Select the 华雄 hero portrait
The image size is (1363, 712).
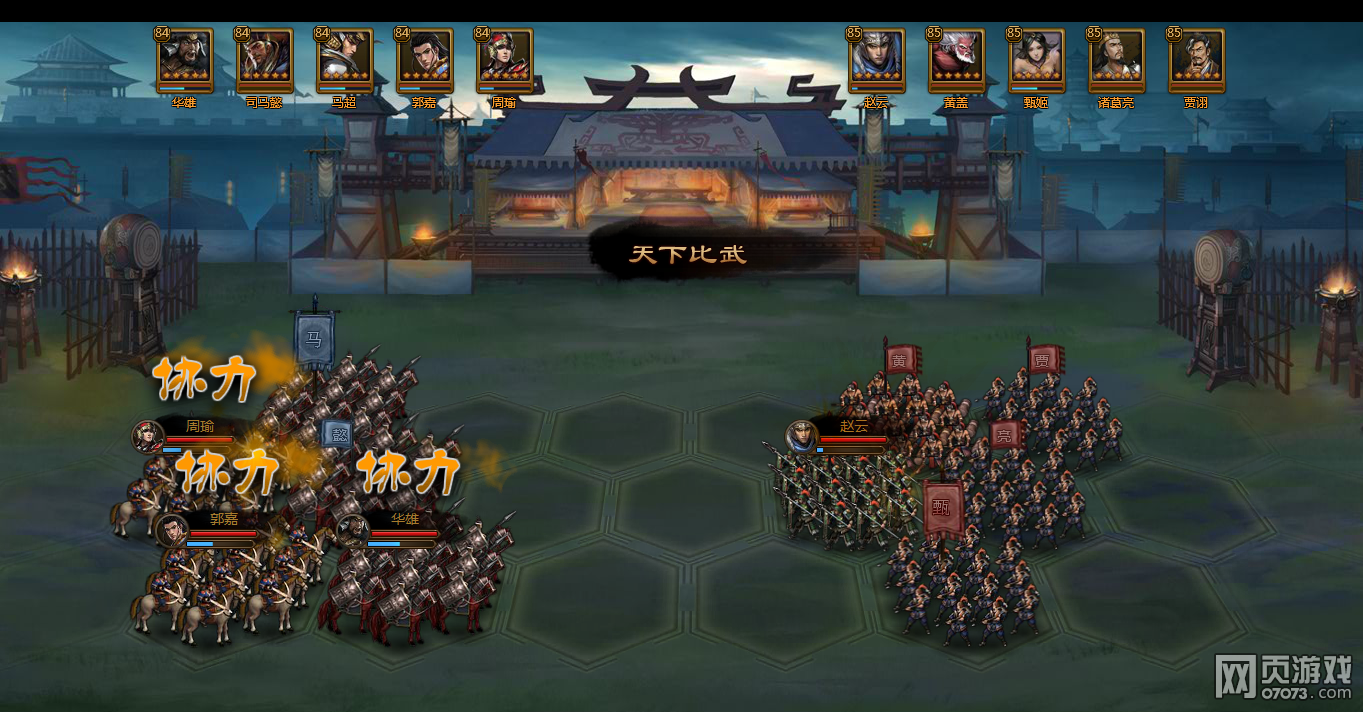[x=185, y=59]
